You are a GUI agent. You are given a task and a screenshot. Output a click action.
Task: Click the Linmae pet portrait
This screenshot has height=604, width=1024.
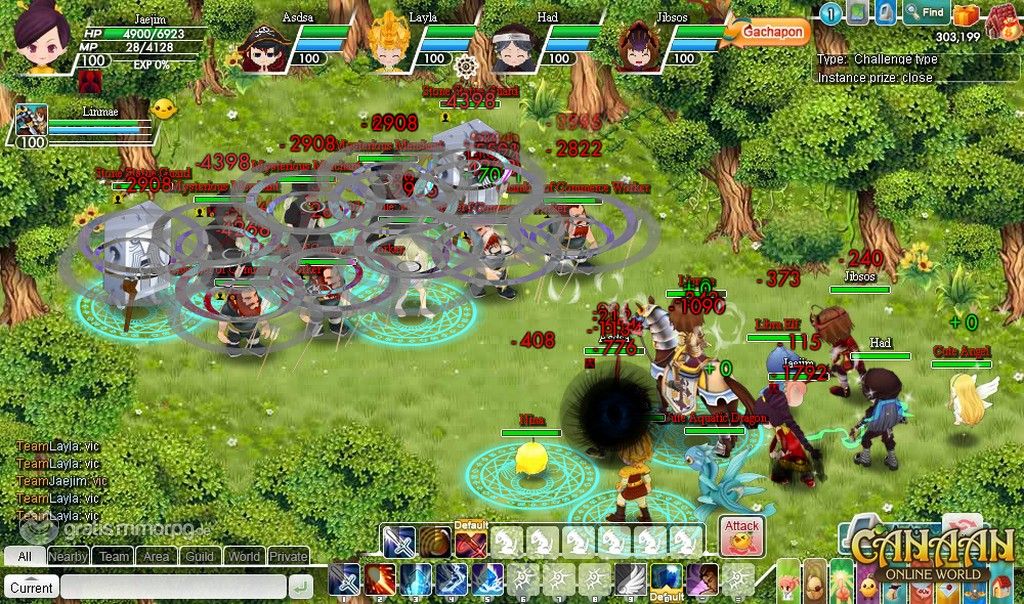pos(31,120)
